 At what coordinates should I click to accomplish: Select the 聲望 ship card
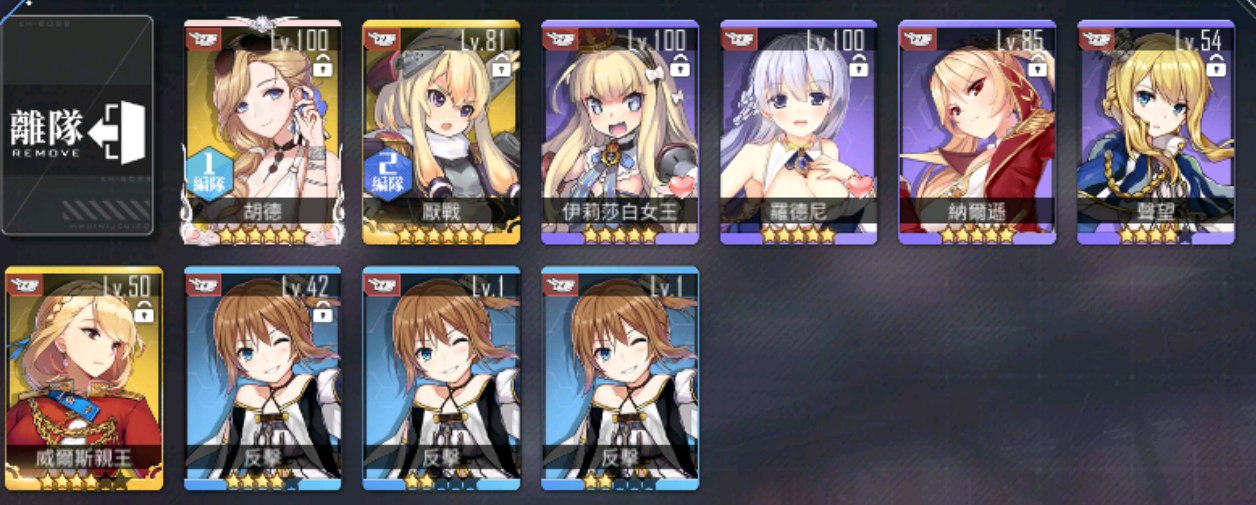tap(1156, 131)
